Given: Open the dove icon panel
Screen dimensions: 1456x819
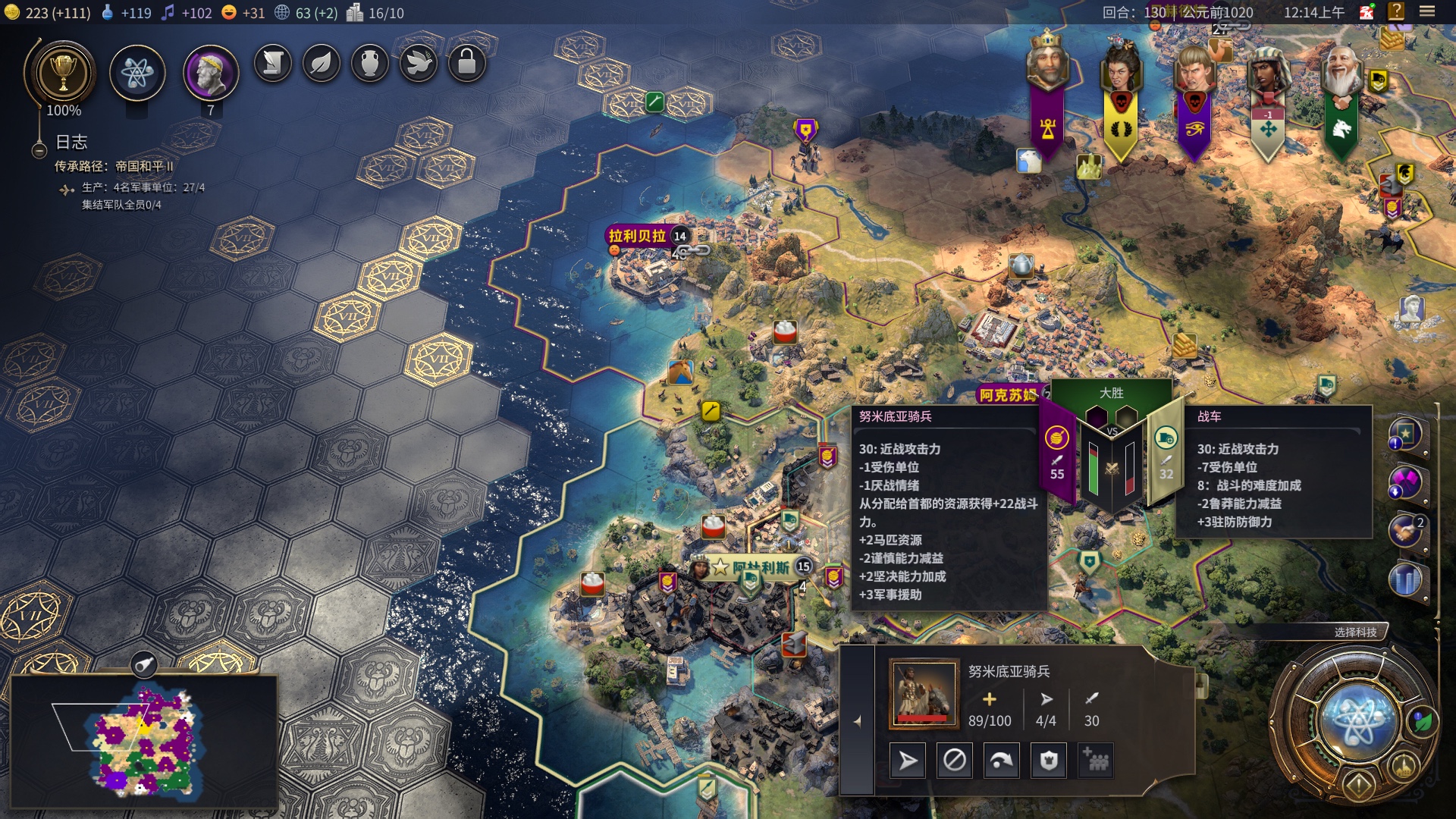Looking at the screenshot, I should [419, 63].
